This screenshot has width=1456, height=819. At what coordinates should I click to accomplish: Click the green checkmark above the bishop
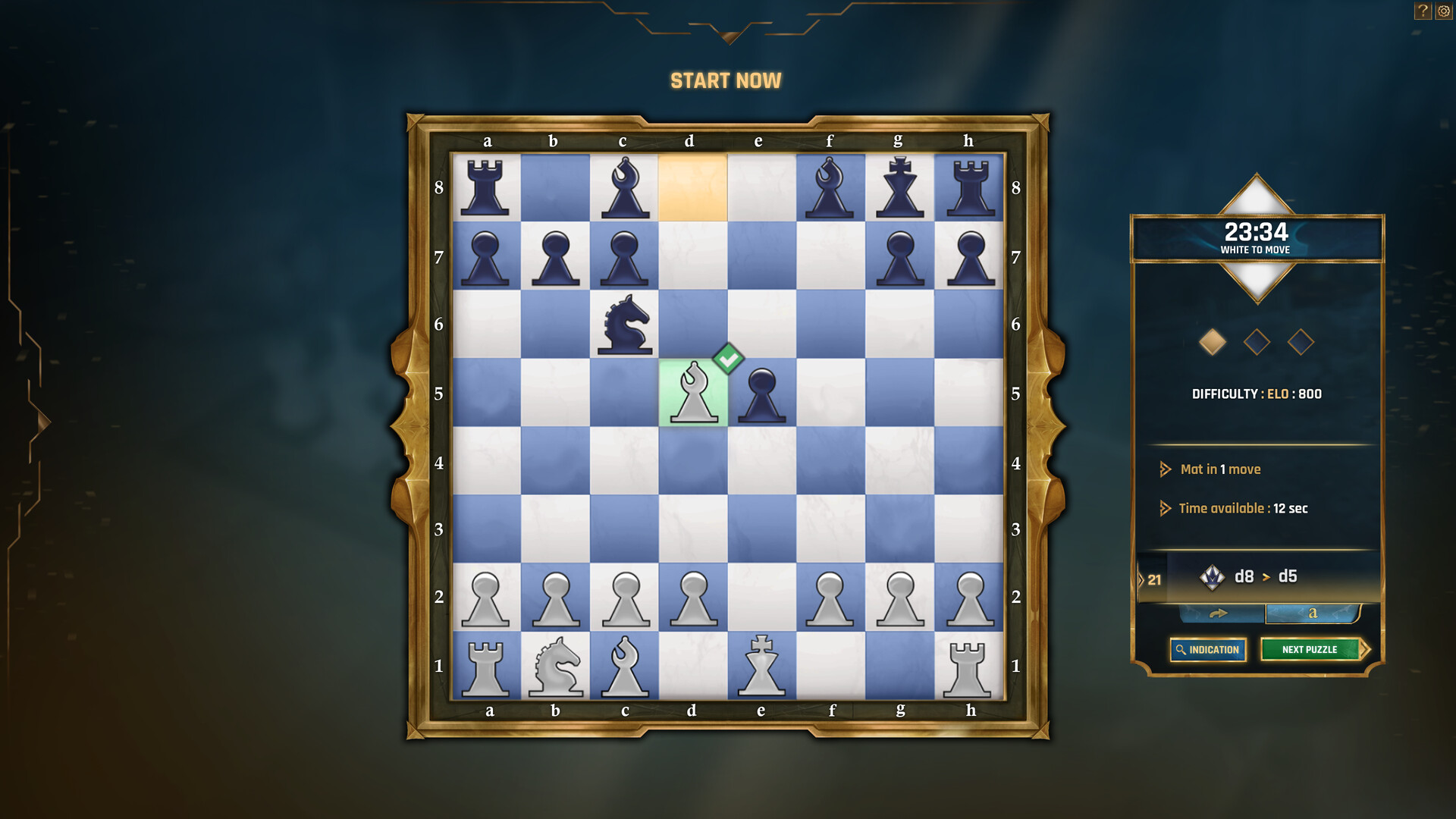(727, 358)
